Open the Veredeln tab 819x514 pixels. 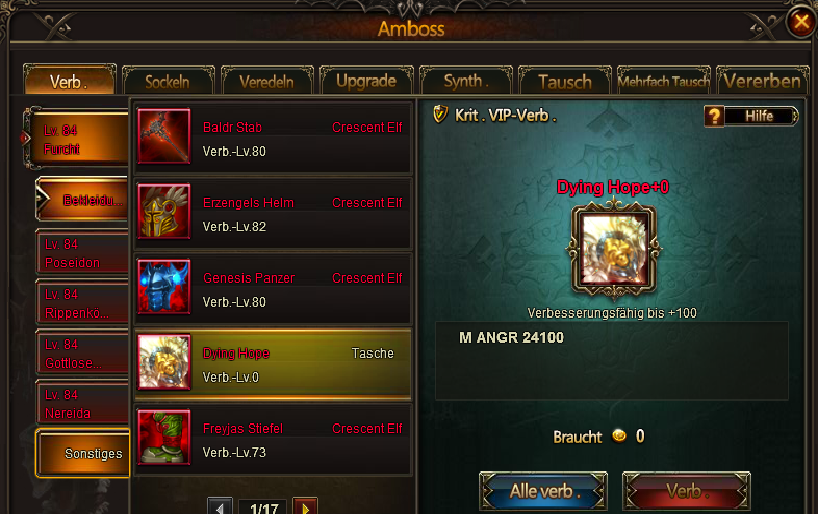pos(267,81)
